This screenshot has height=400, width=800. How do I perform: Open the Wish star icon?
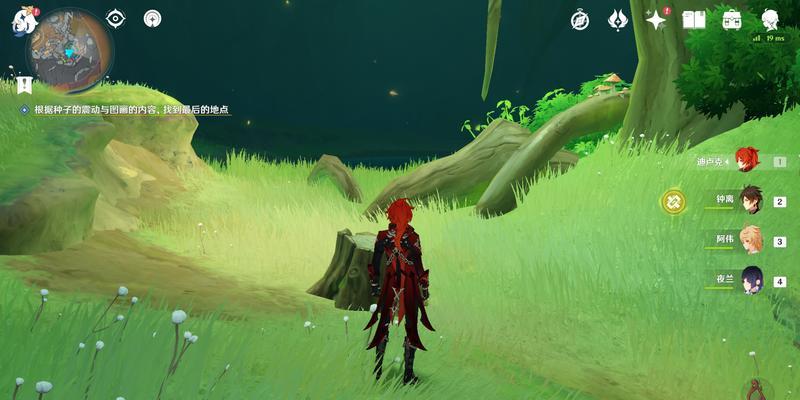(656, 20)
